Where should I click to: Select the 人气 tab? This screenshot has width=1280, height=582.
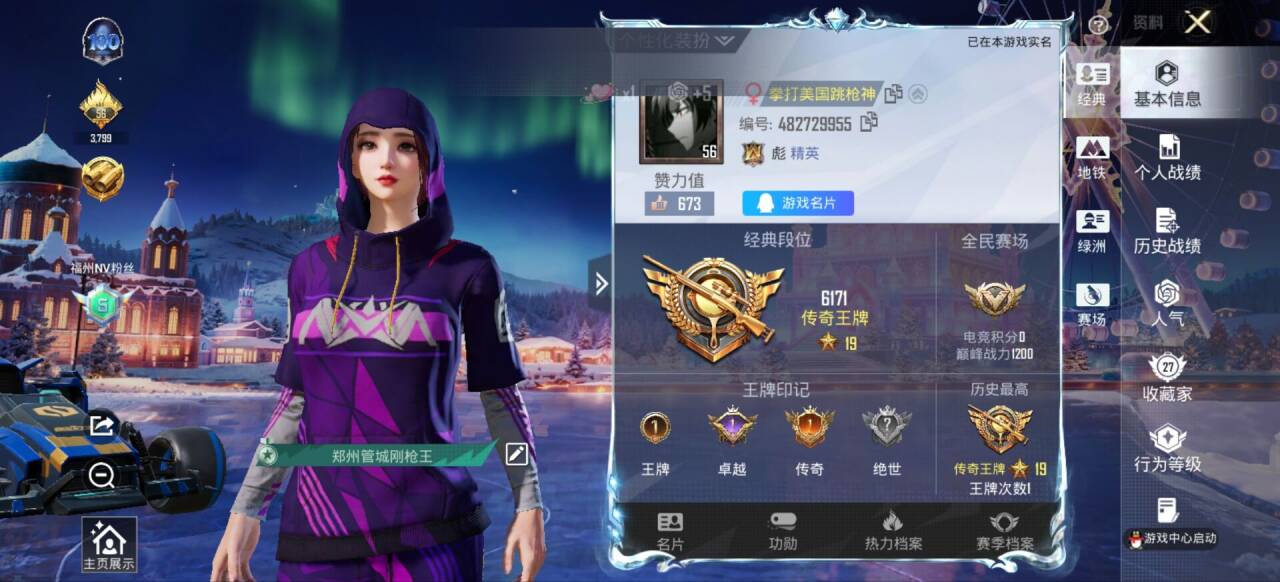point(1167,304)
